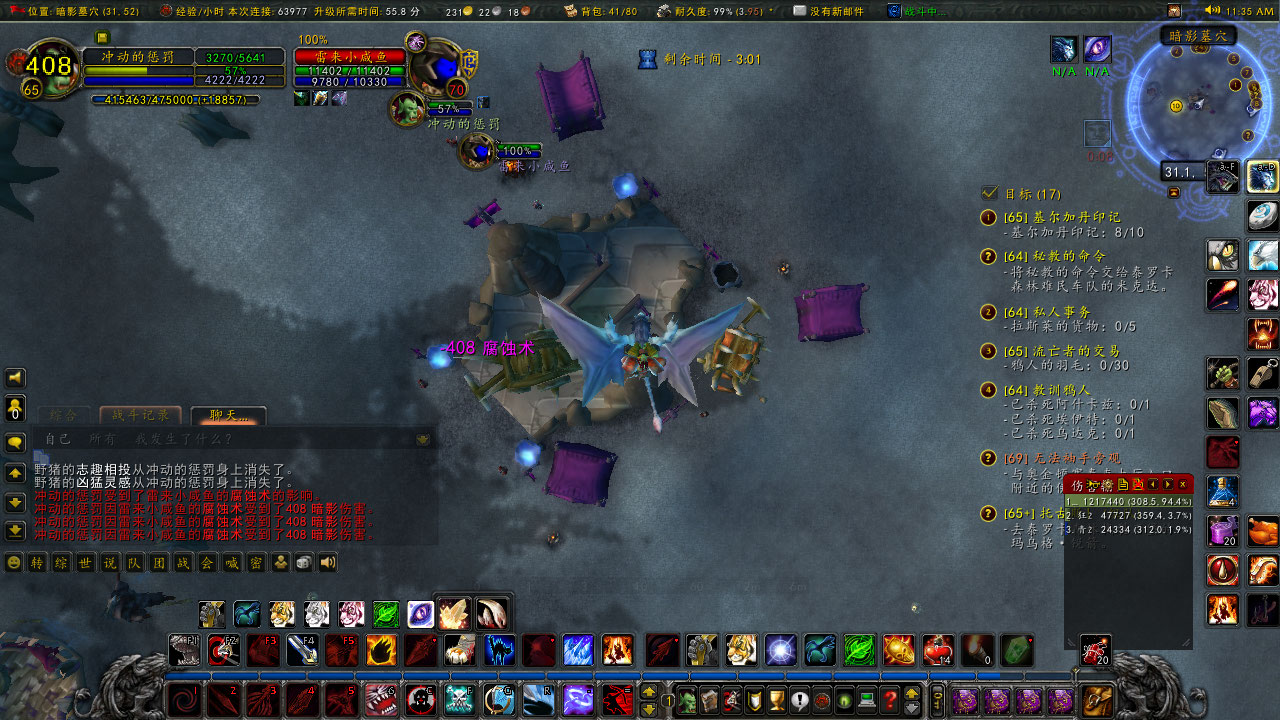This screenshot has width=1280, height=720.
Task: Click the red X reset button on the damage meter
Action: [x=1140, y=484]
